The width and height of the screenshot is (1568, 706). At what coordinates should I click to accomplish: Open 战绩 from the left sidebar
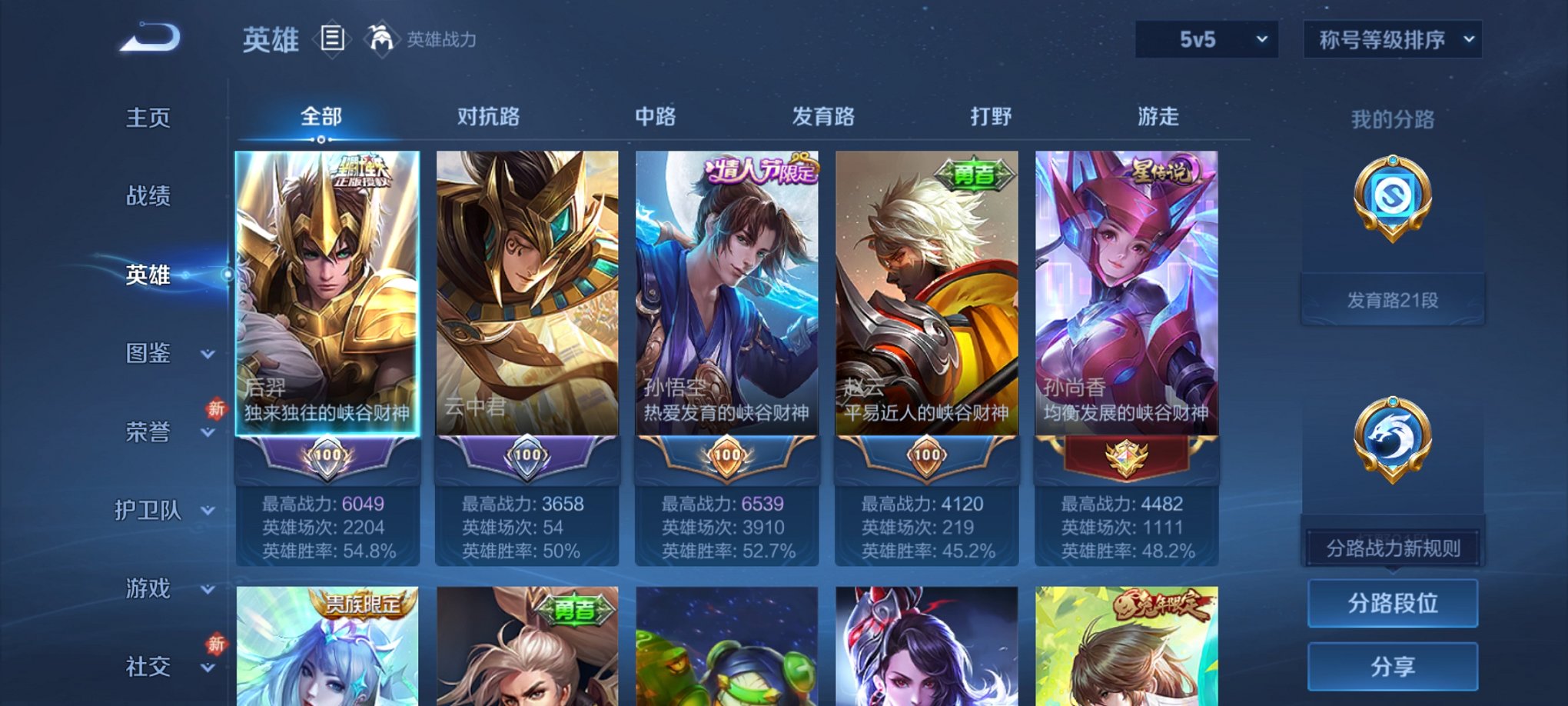pyautogui.click(x=148, y=197)
